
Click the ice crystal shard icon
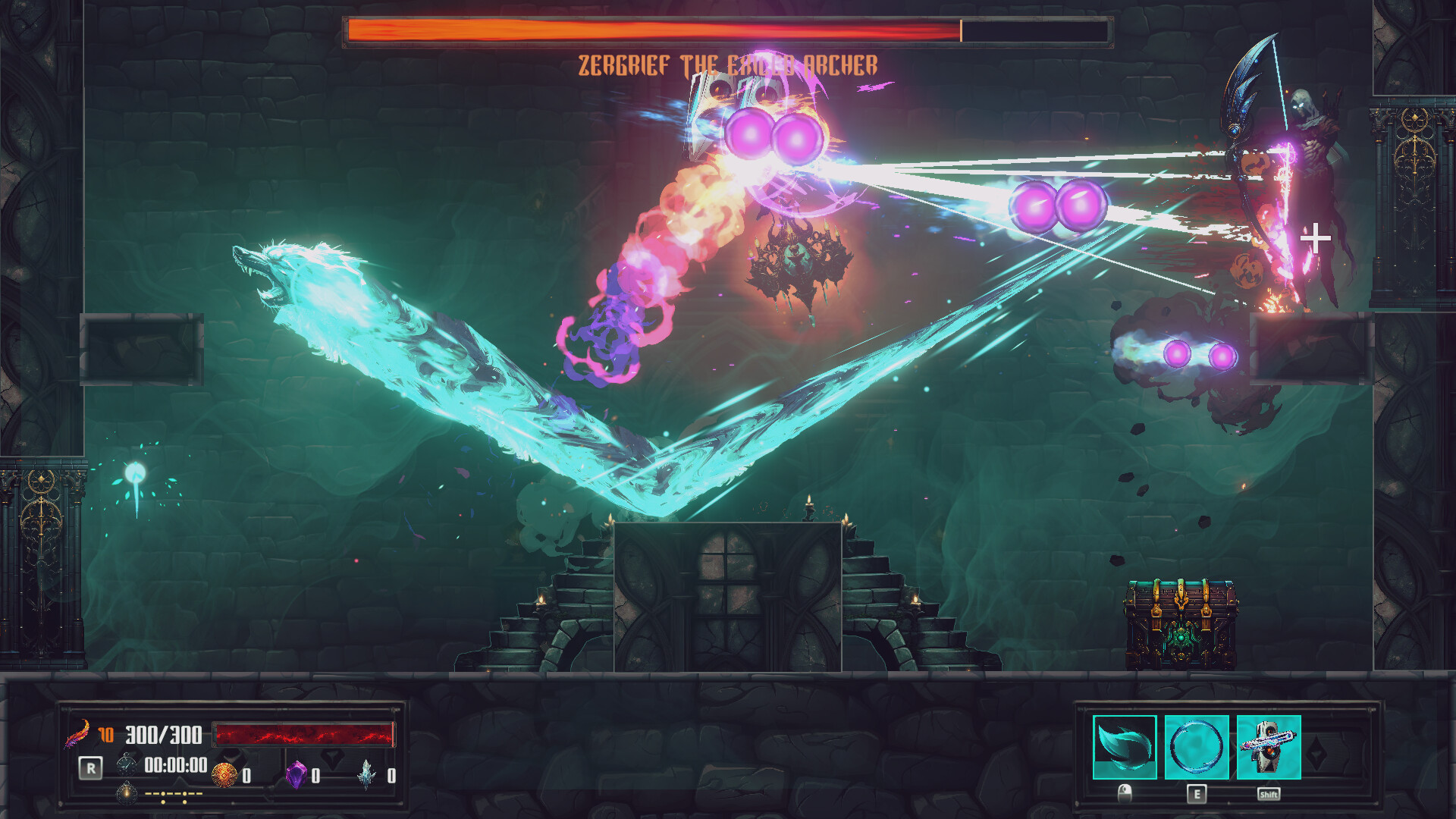coord(367,774)
